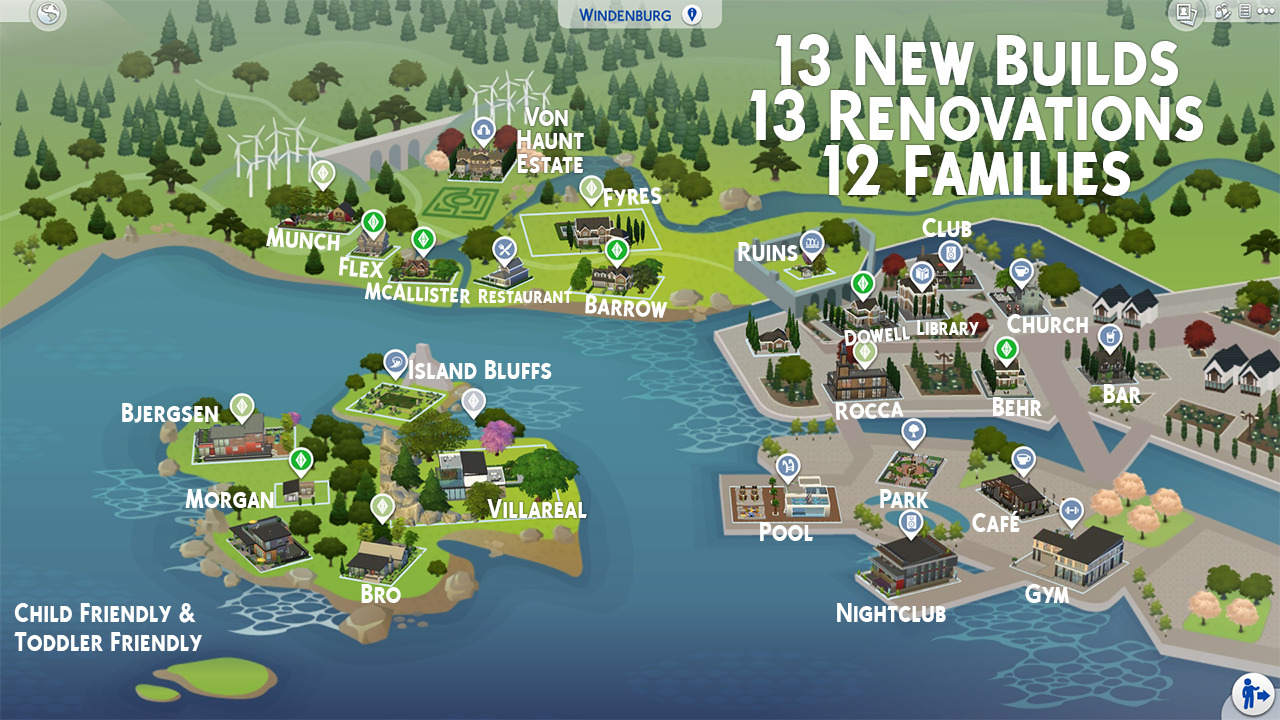
Task: Select the Restaurant fork-and-knife marker
Action: coord(505,248)
